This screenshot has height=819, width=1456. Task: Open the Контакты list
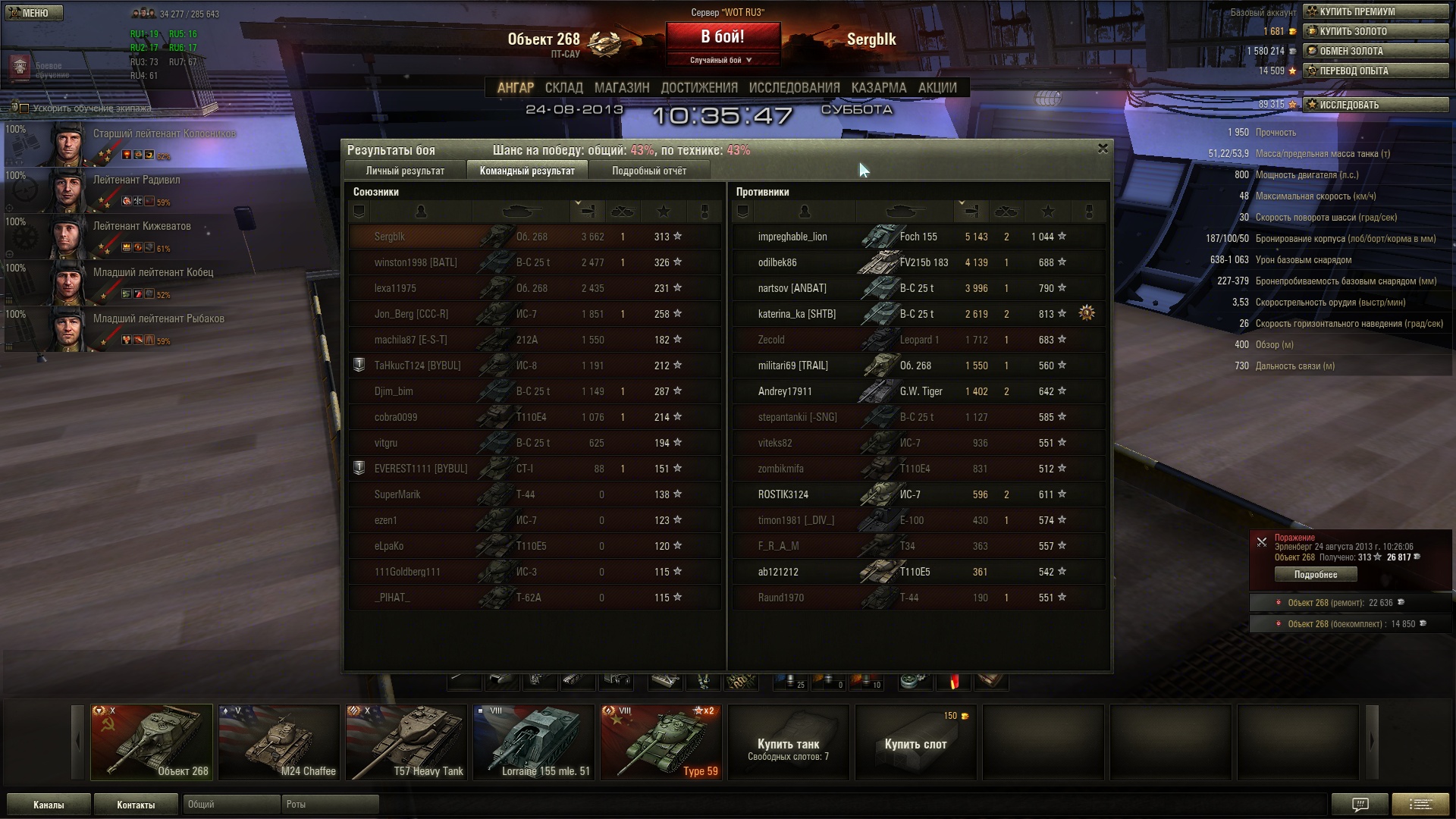point(136,805)
